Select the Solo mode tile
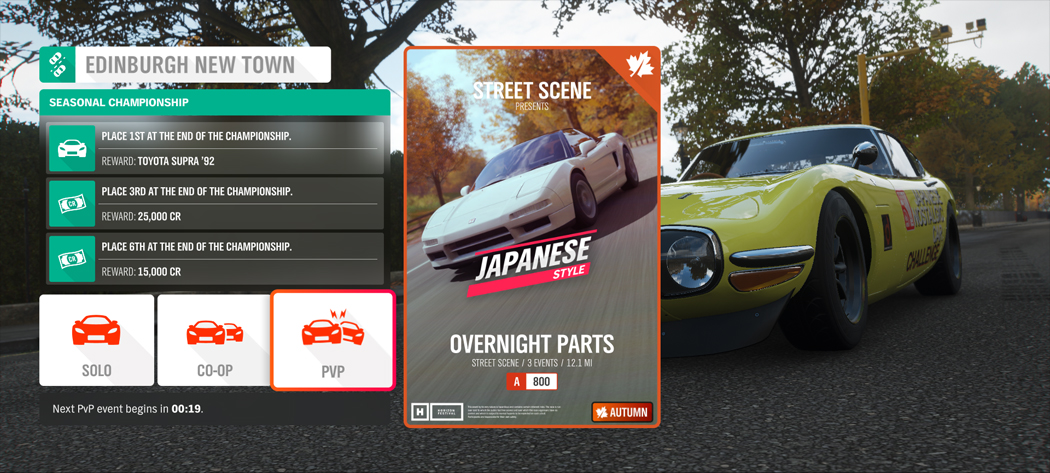1050x473 pixels. pyautogui.click(x=97, y=340)
